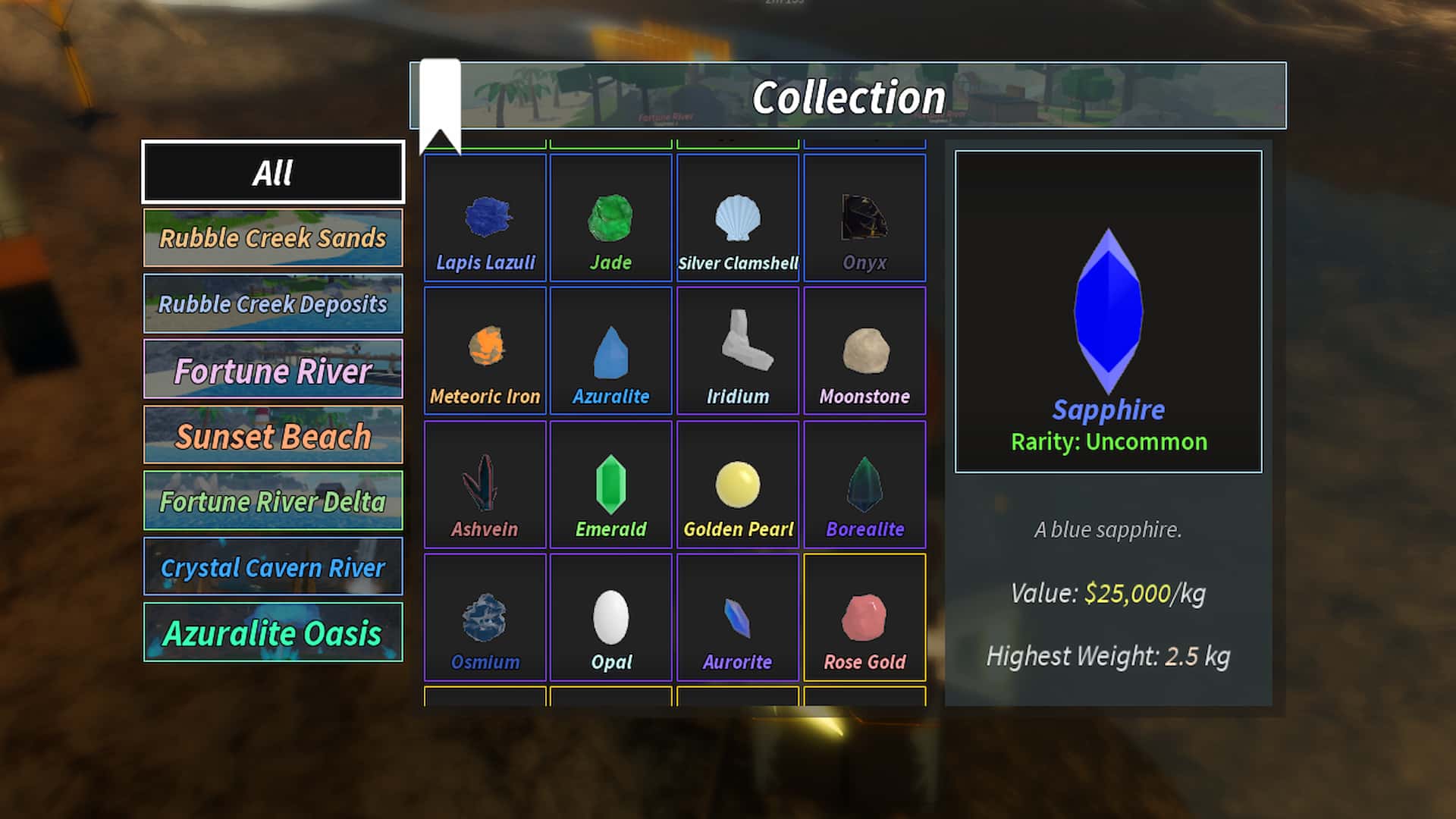This screenshot has height=819, width=1456.
Task: Select the Rose Gold tile
Action: click(x=864, y=617)
